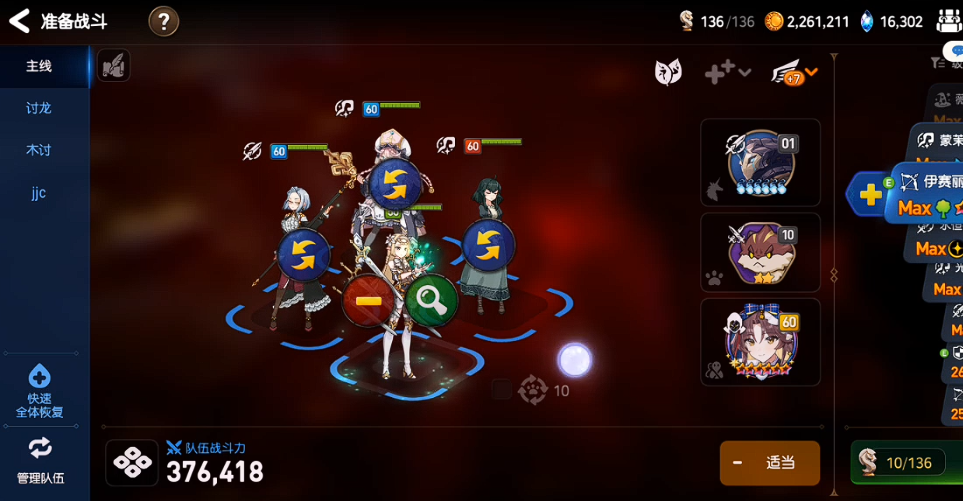The image size is (963, 501).
Task: Swap the dark-haired hero in green dress
Action: 488,245
